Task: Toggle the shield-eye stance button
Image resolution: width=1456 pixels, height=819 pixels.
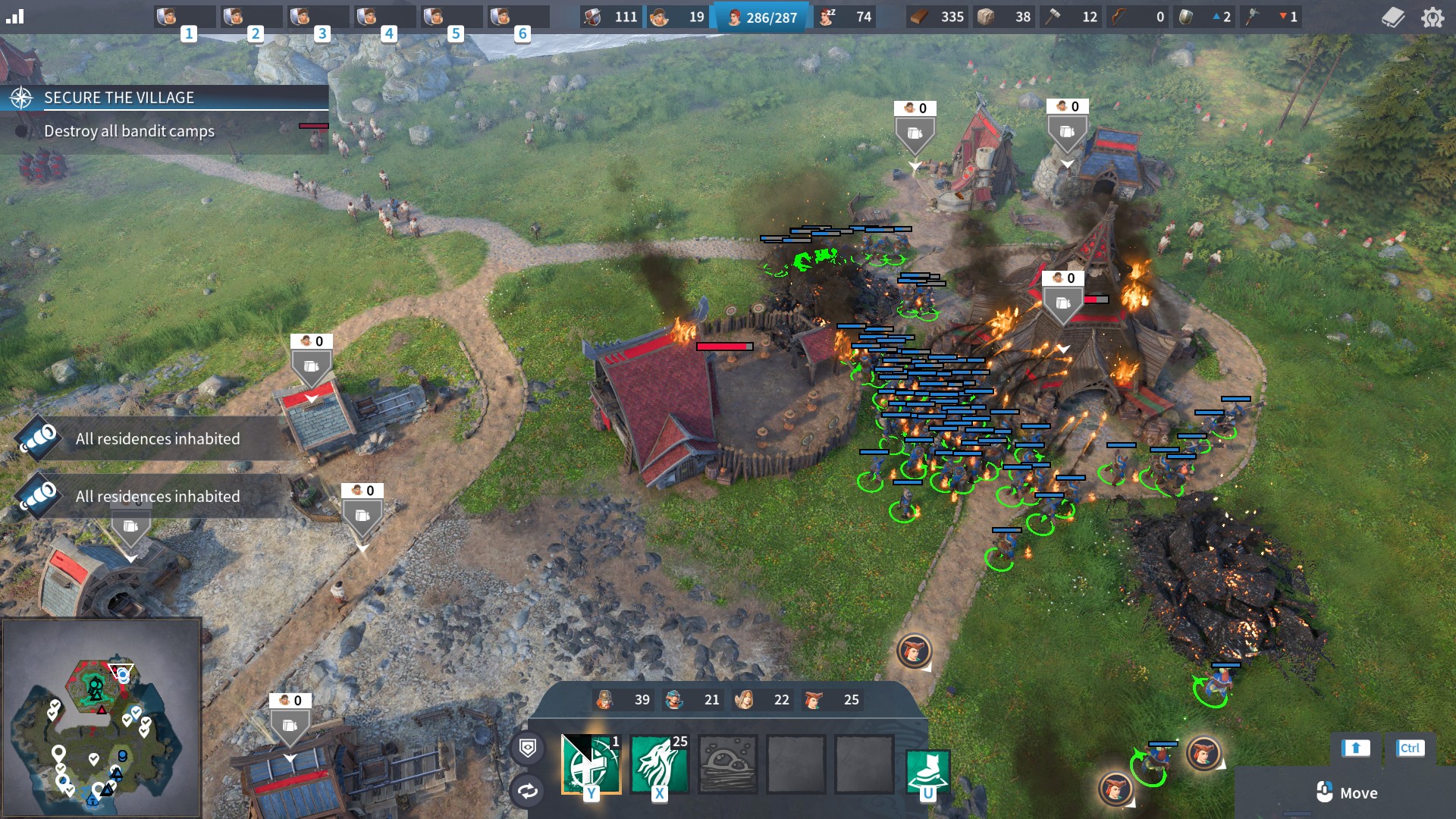Action: point(528,748)
